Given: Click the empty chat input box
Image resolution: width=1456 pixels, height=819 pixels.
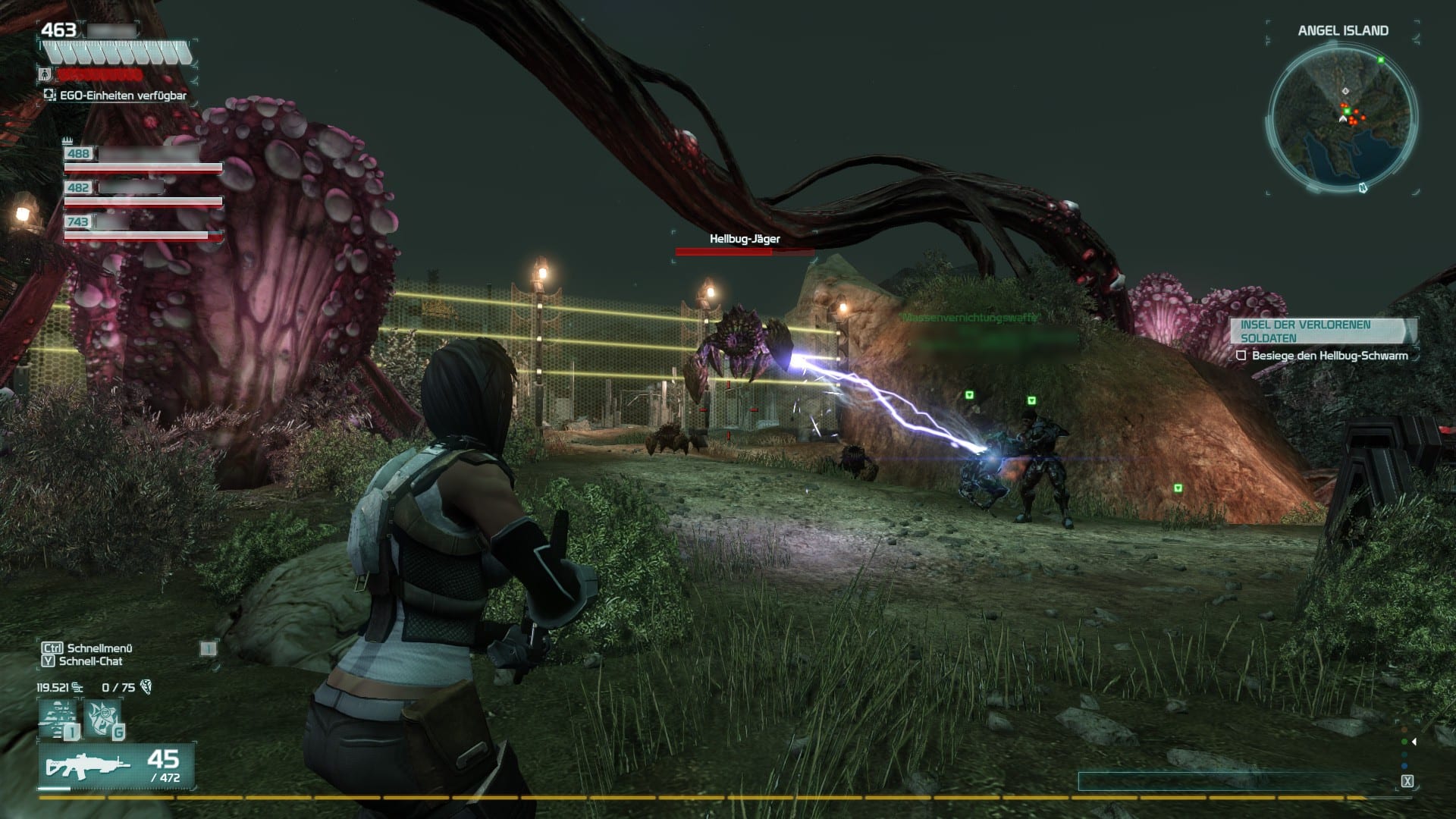Looking at the screenshot, I should (x=1236, y=782).
